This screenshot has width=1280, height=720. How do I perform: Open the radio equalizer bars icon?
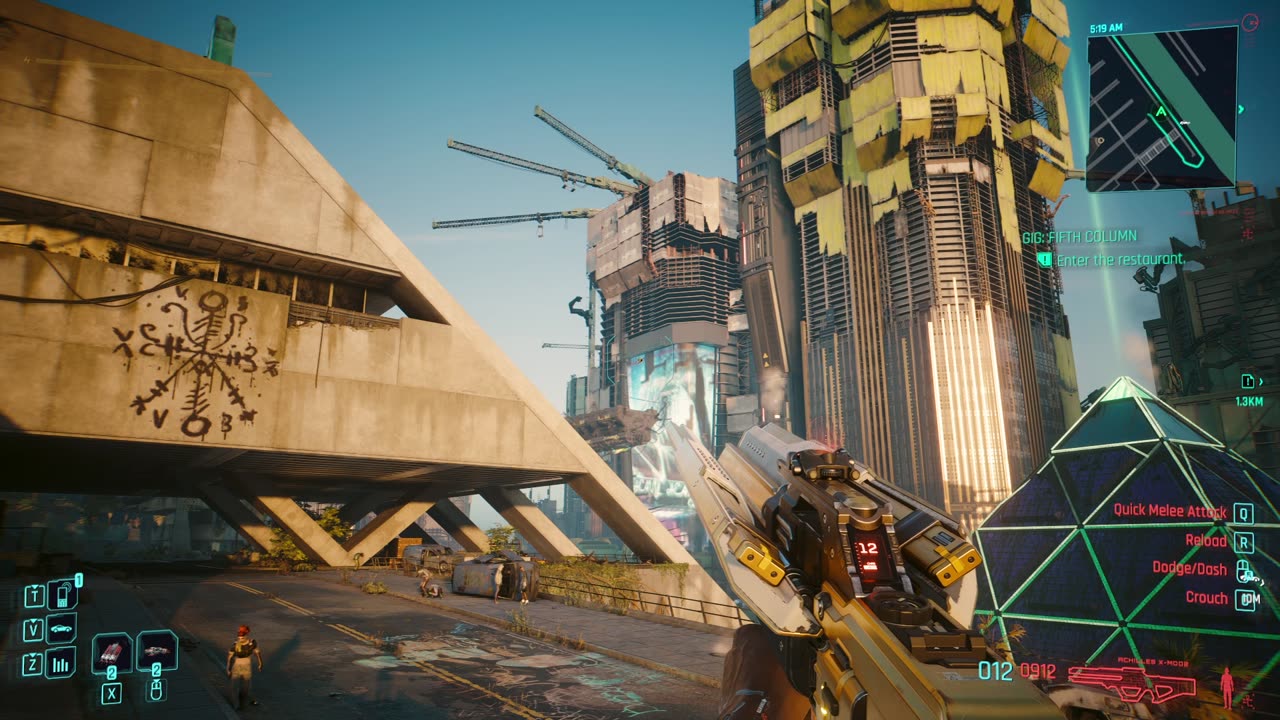(62, 662)
